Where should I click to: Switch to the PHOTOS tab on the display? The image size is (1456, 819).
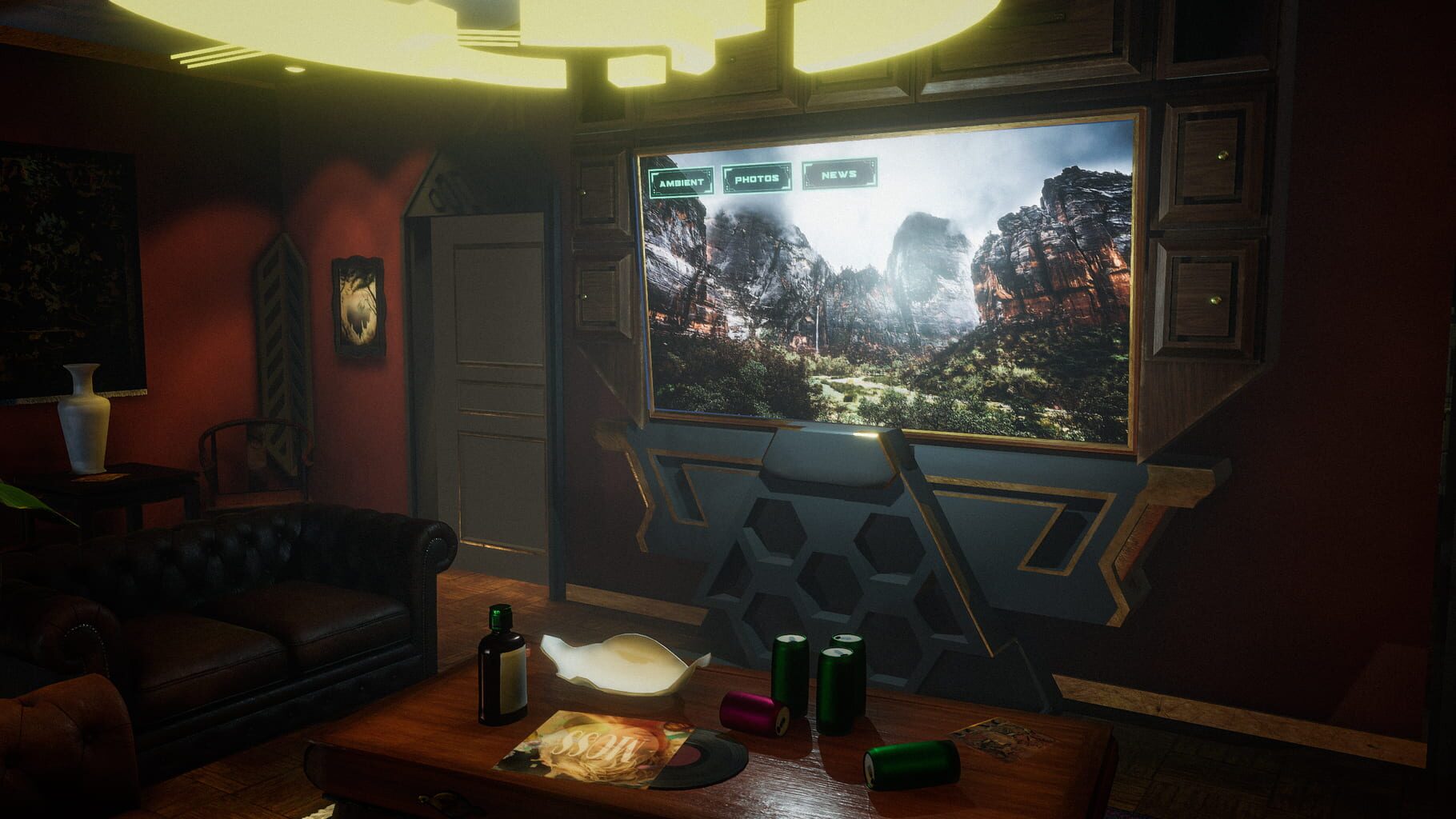tap(757, 177)
